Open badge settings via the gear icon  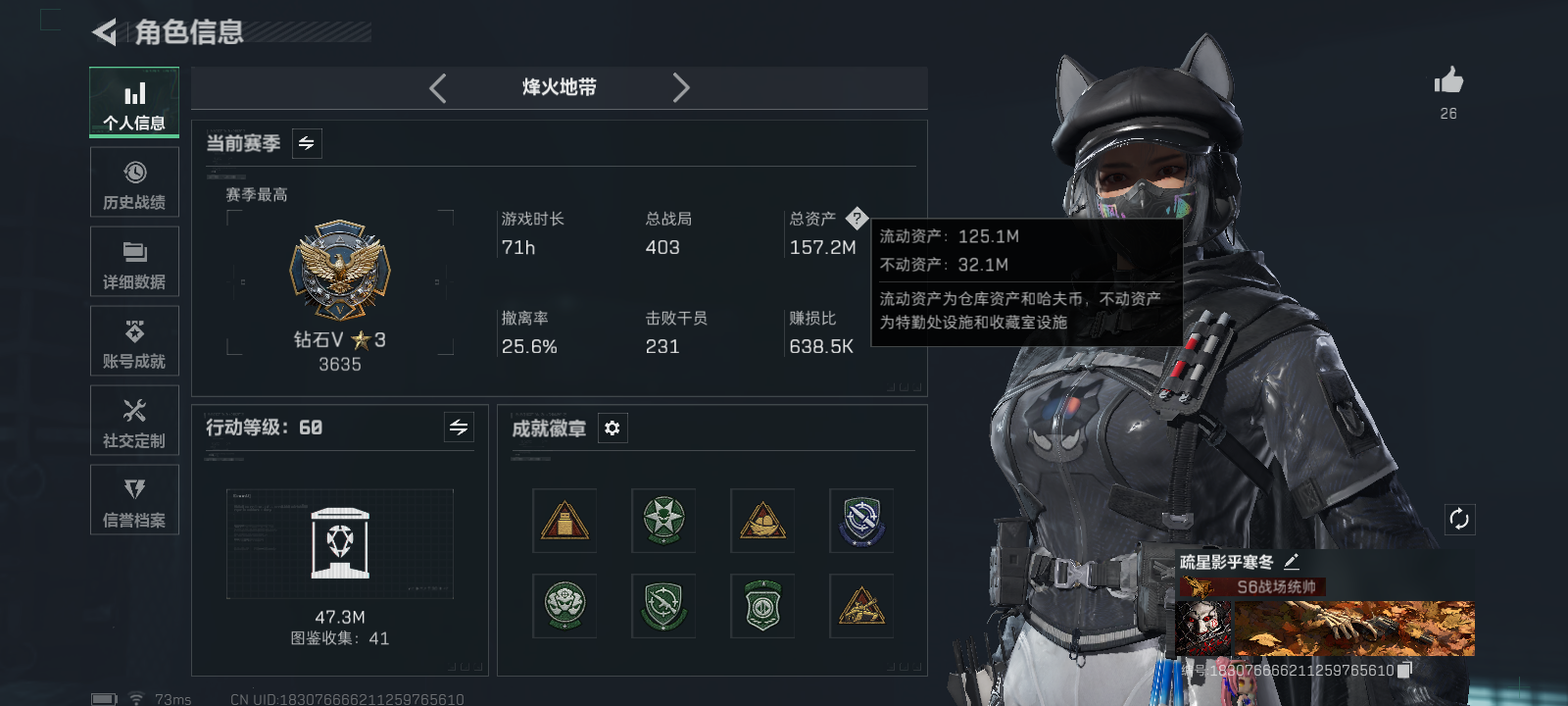point(612,428)
